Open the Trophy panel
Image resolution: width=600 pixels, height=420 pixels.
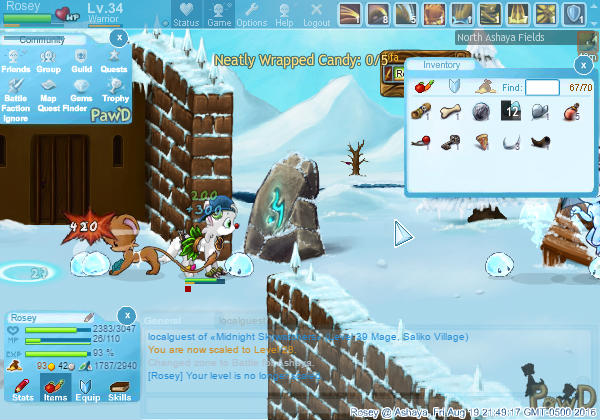(116, 90)
